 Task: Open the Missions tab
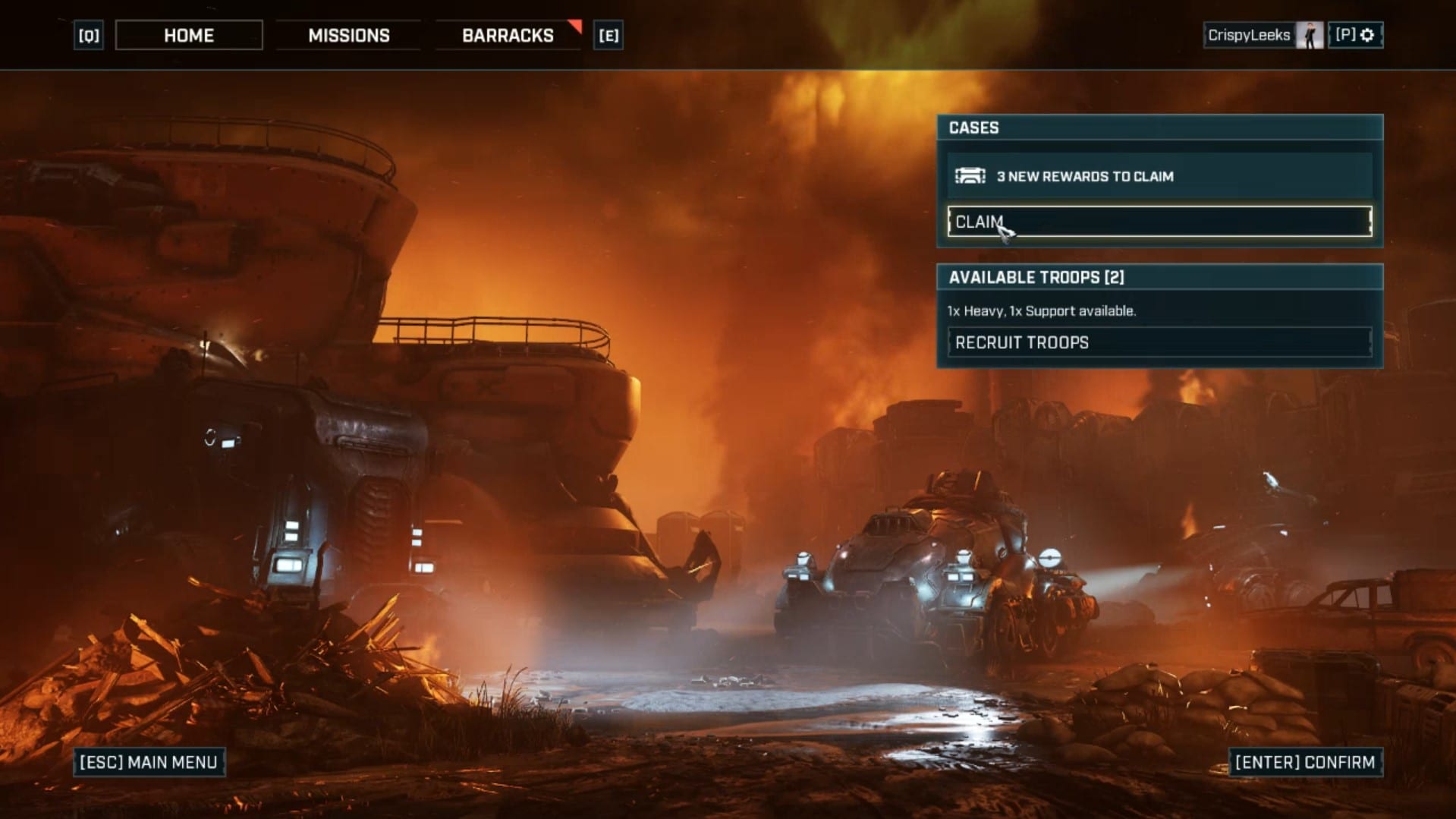coord(349,36)
